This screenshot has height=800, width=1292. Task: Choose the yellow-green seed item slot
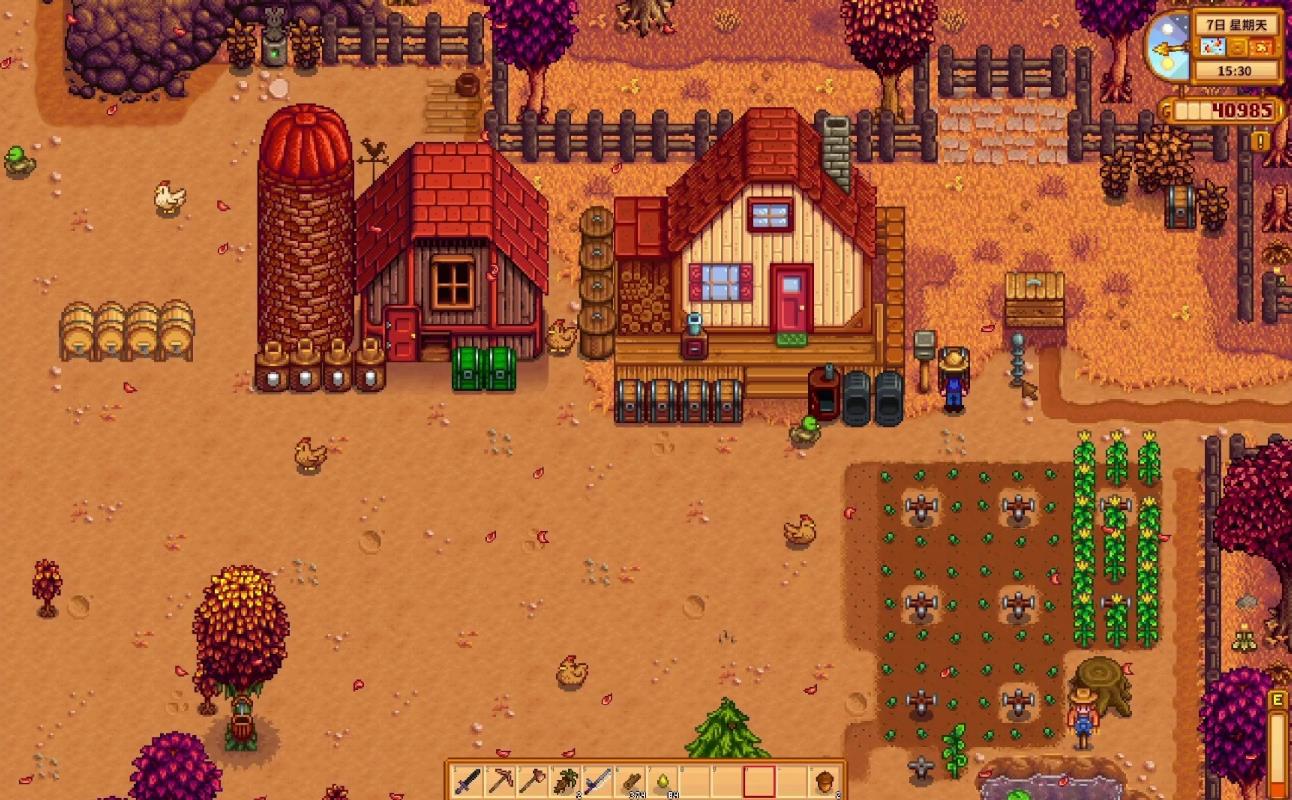point(663,781)
